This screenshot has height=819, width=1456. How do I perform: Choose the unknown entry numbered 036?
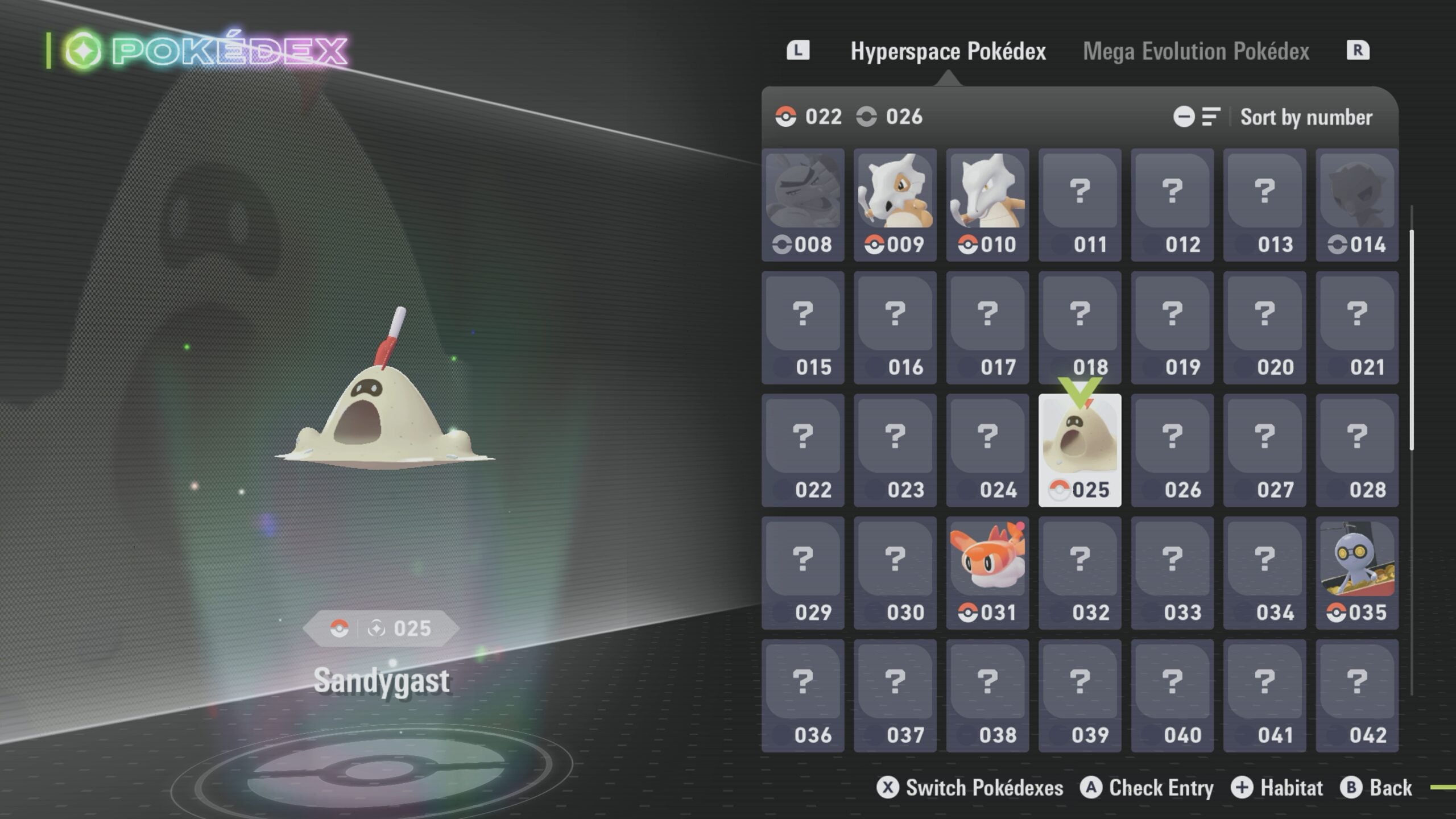(x=803, y=695)
